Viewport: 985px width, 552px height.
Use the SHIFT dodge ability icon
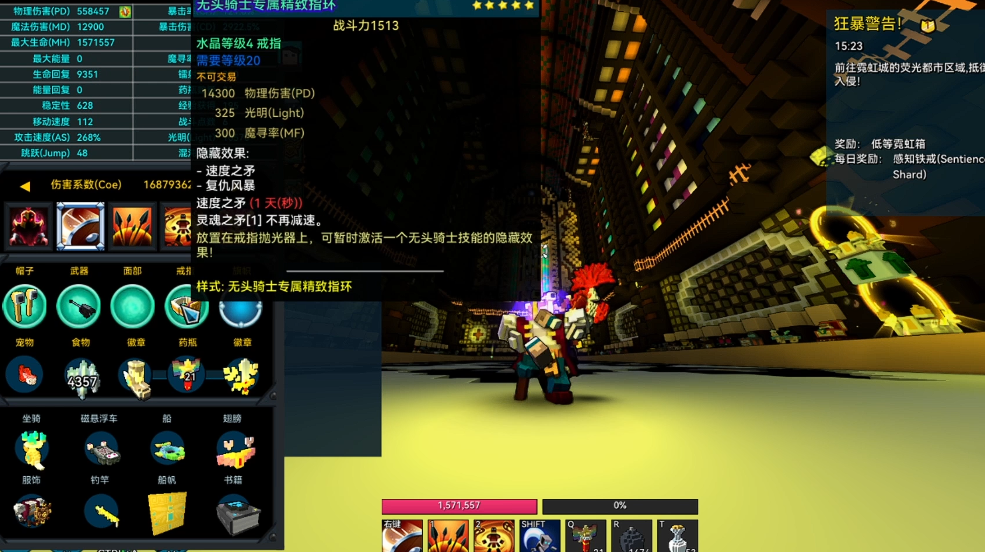(540, 537)
